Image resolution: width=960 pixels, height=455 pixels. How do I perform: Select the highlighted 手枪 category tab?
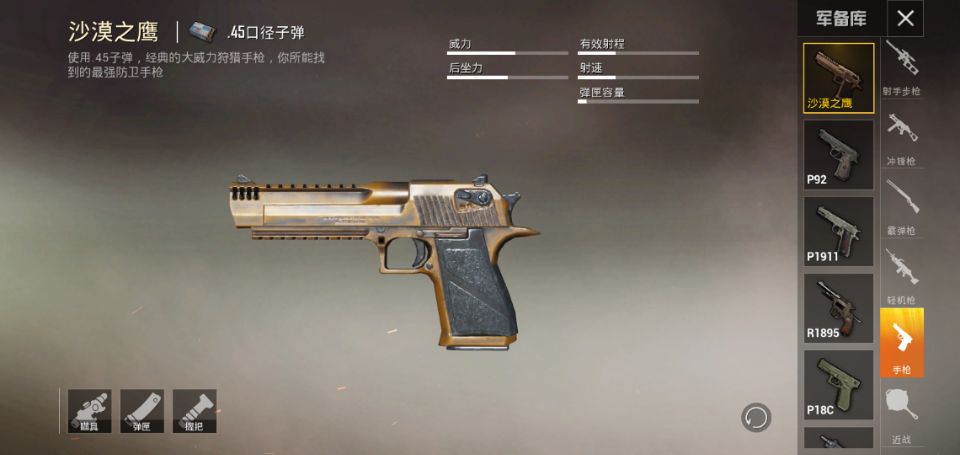tap(901, 343)
